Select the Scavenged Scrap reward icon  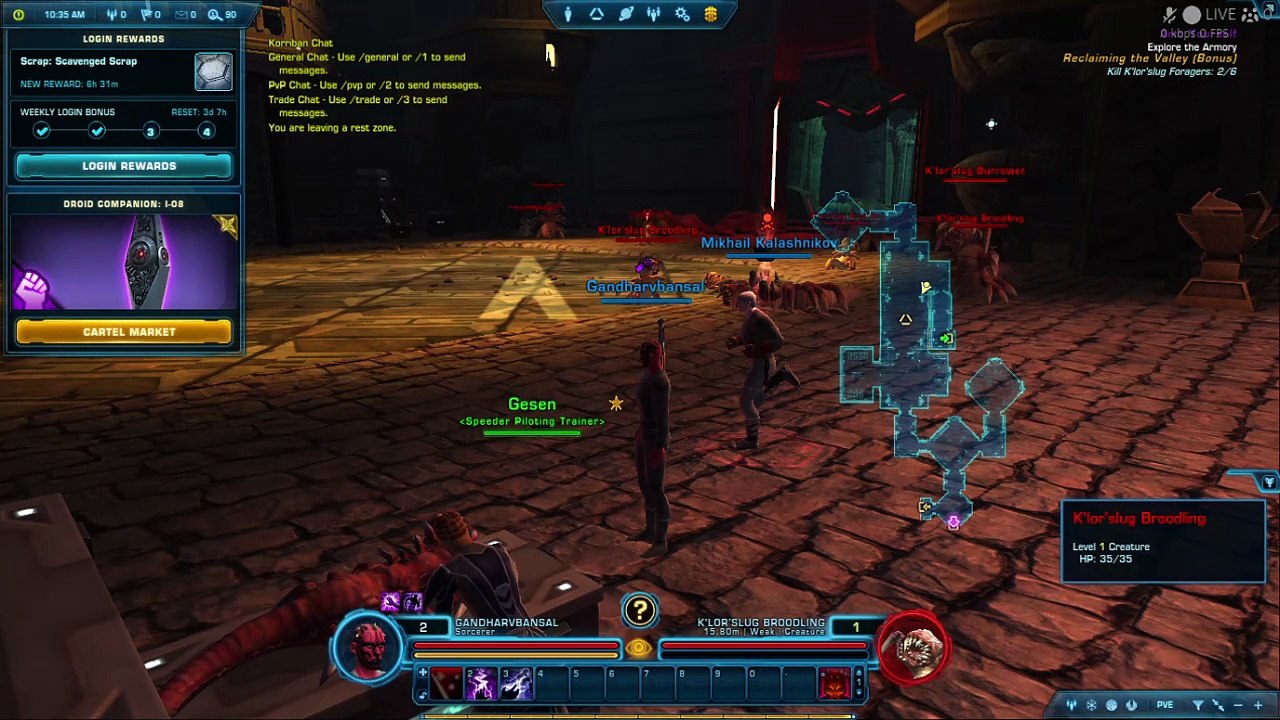(x=213, y=72)
